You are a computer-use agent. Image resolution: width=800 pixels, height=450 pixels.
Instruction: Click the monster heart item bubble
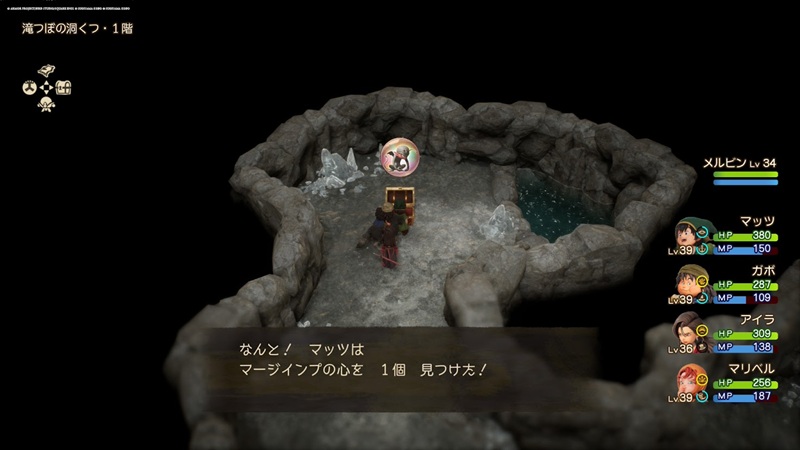[x=401, y=158]
